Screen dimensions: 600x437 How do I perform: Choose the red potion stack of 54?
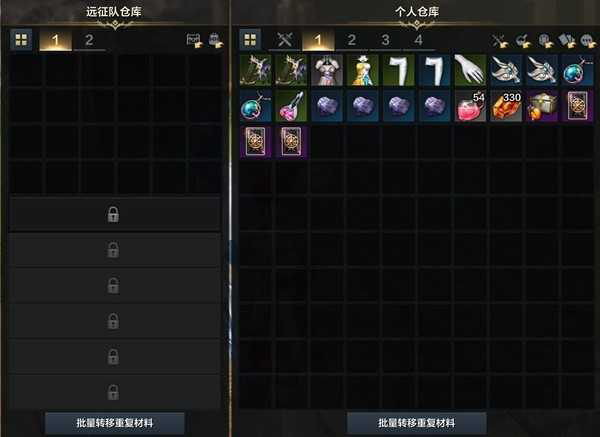(470, 106)
